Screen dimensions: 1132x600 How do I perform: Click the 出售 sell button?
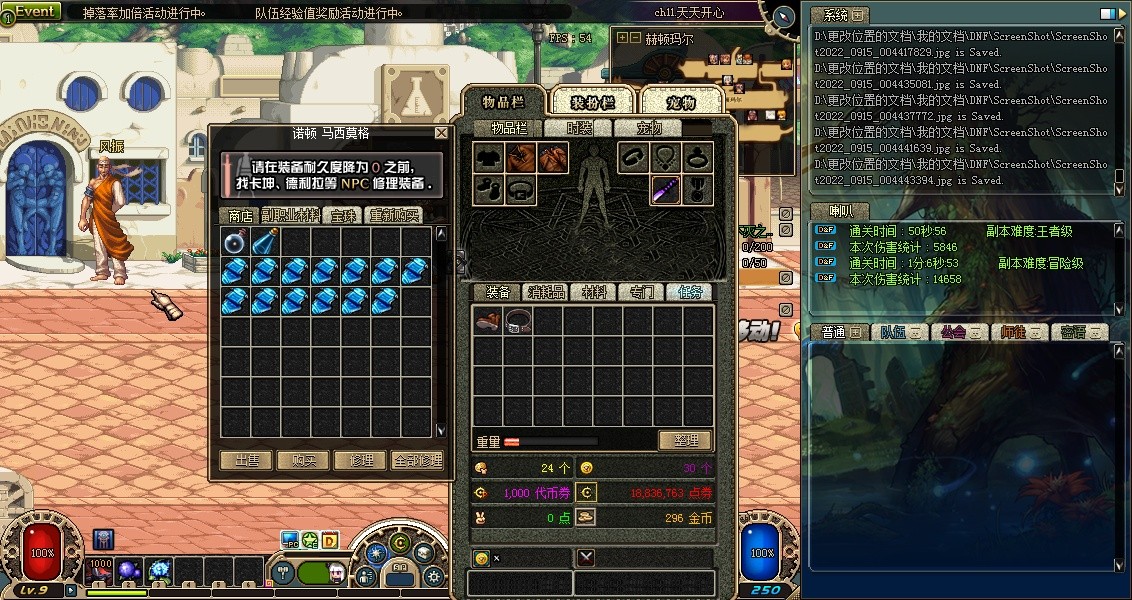(246, 460)
